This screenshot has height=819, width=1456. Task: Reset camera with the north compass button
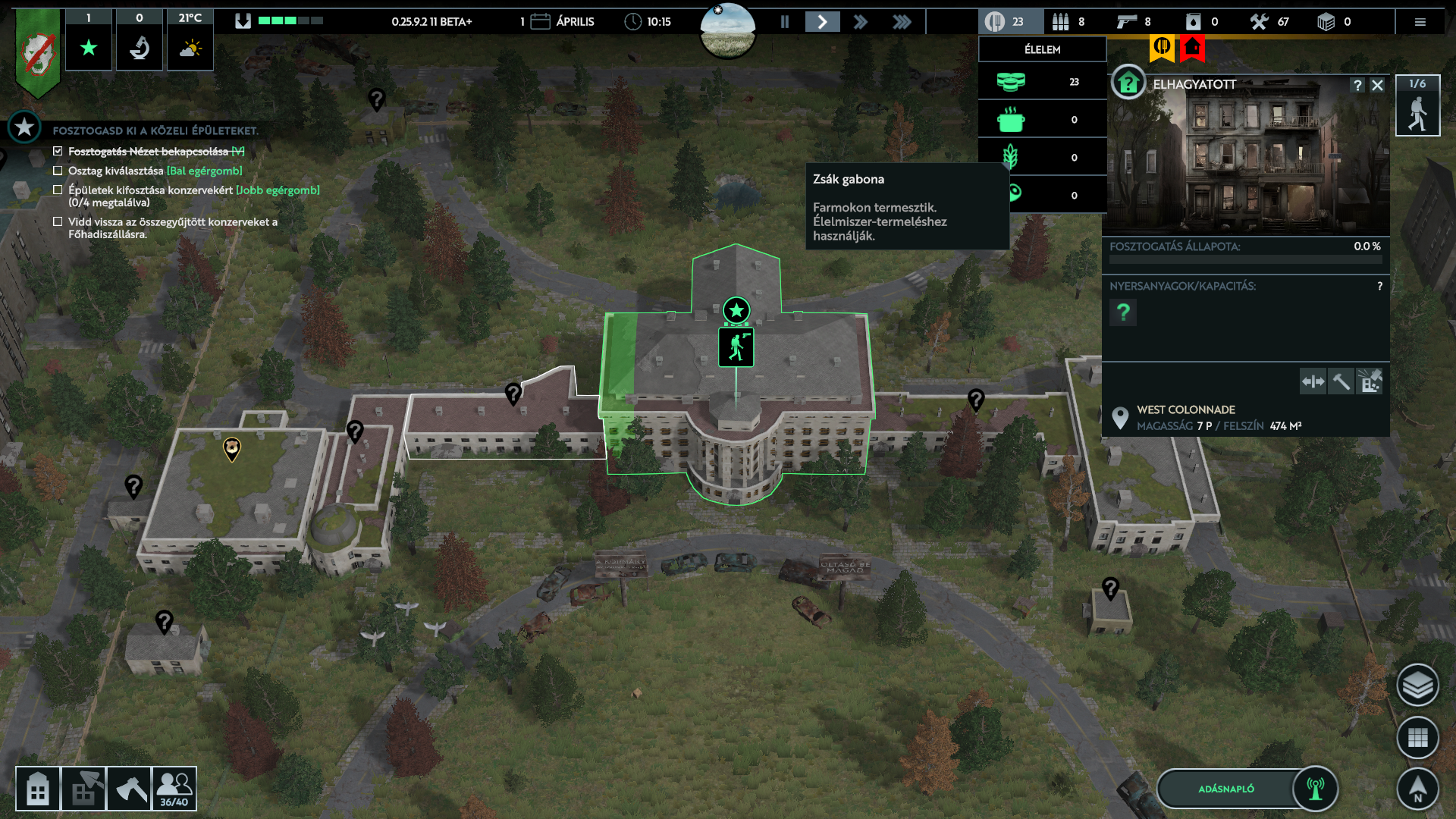(1417, 789)
